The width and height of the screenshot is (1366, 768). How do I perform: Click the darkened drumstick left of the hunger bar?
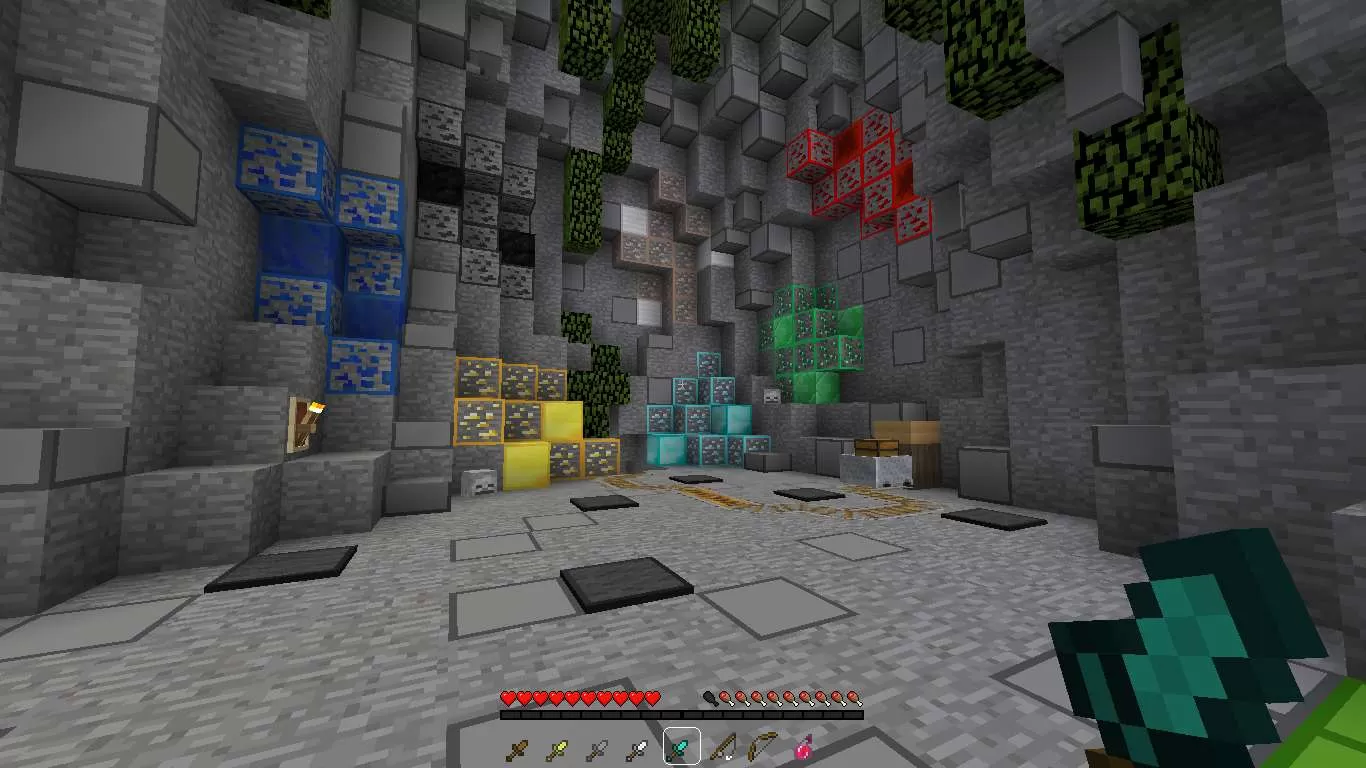click(710, 697)
